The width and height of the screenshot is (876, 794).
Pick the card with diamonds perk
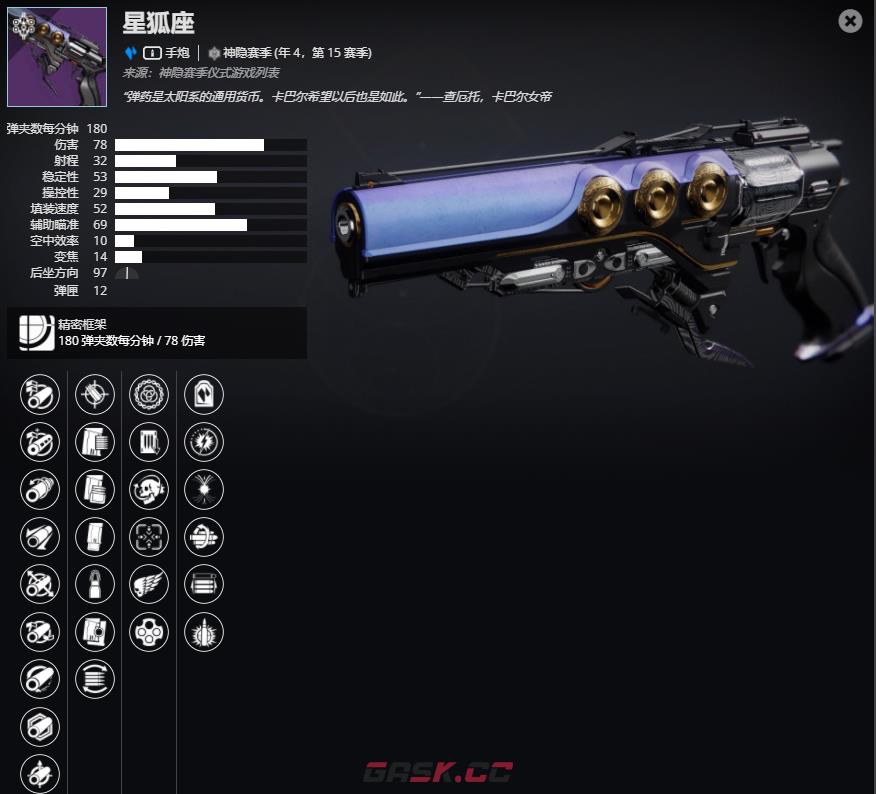point(204,394)
